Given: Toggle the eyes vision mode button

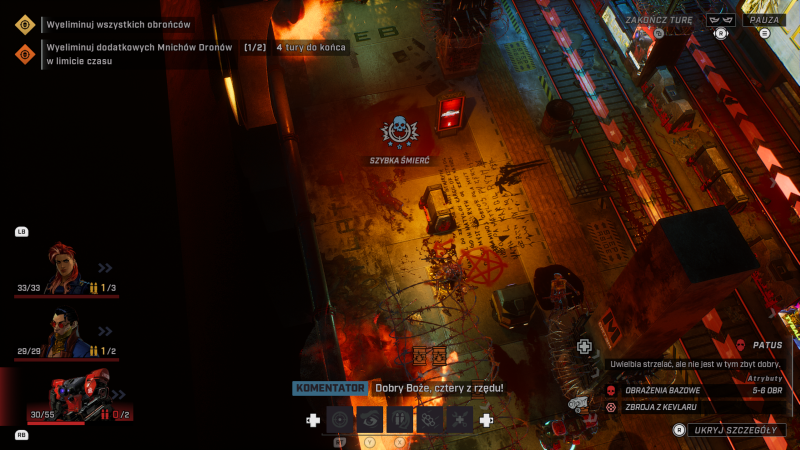Looking at the screenshot, I should 720,19.
